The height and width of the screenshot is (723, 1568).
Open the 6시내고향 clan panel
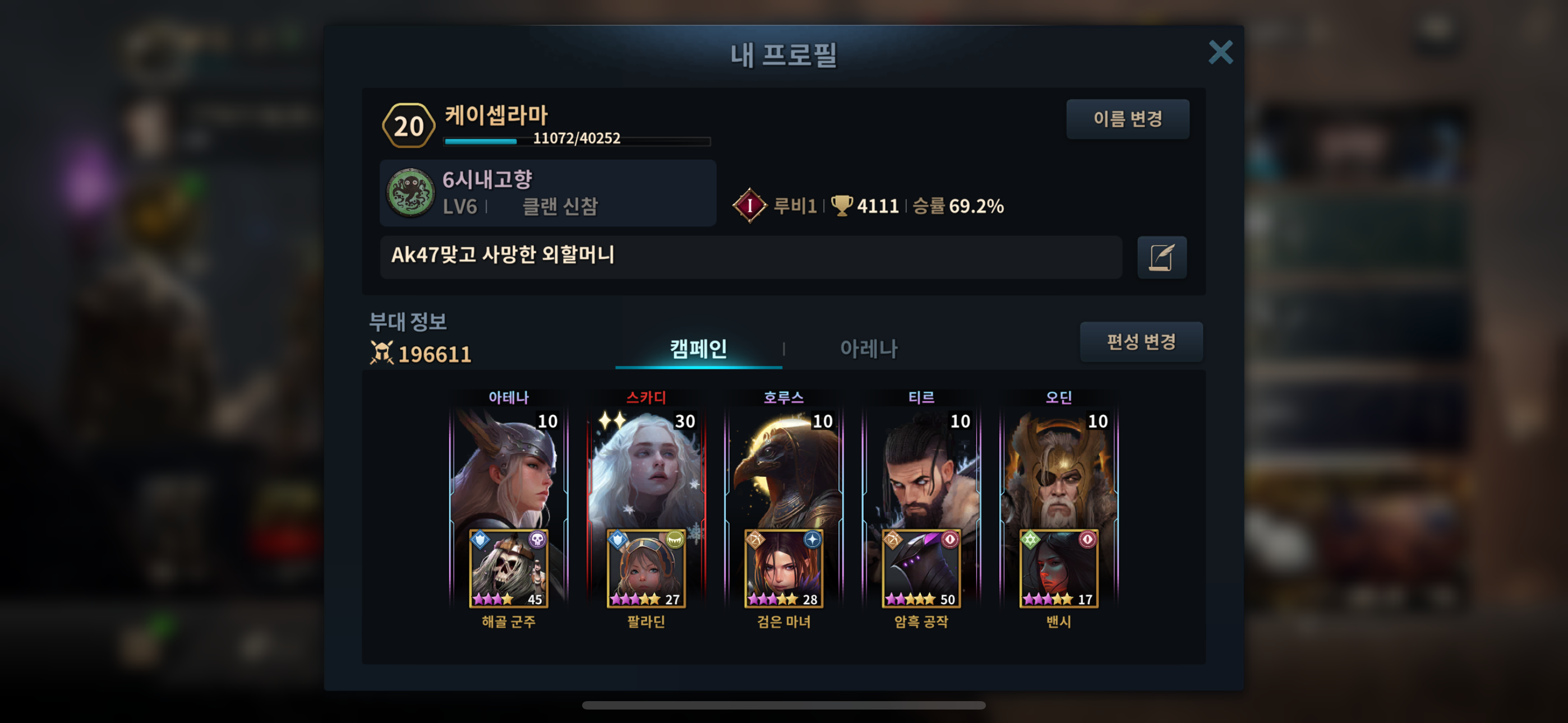click(x=548, y=193)
